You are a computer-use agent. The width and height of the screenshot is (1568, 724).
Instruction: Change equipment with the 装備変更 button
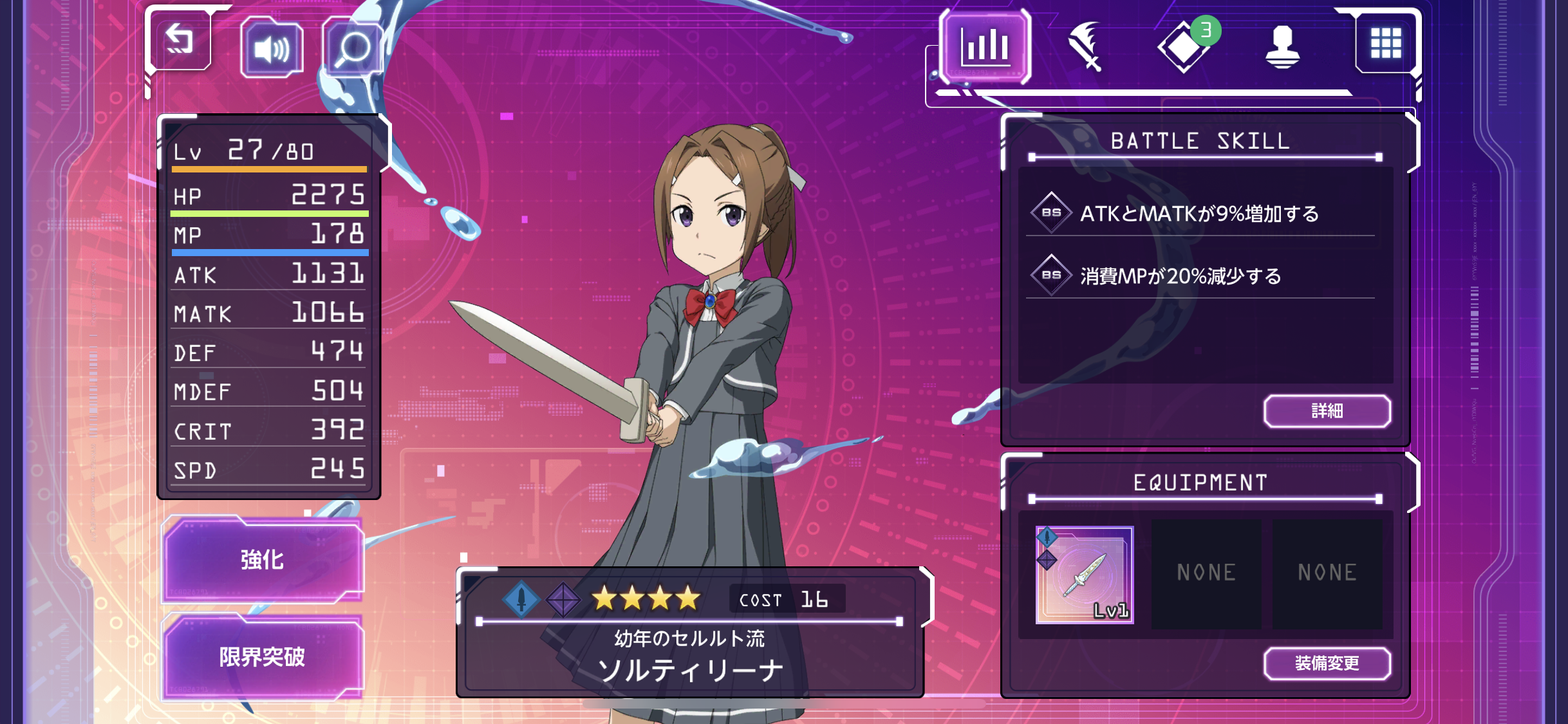tap(1327, 664)
